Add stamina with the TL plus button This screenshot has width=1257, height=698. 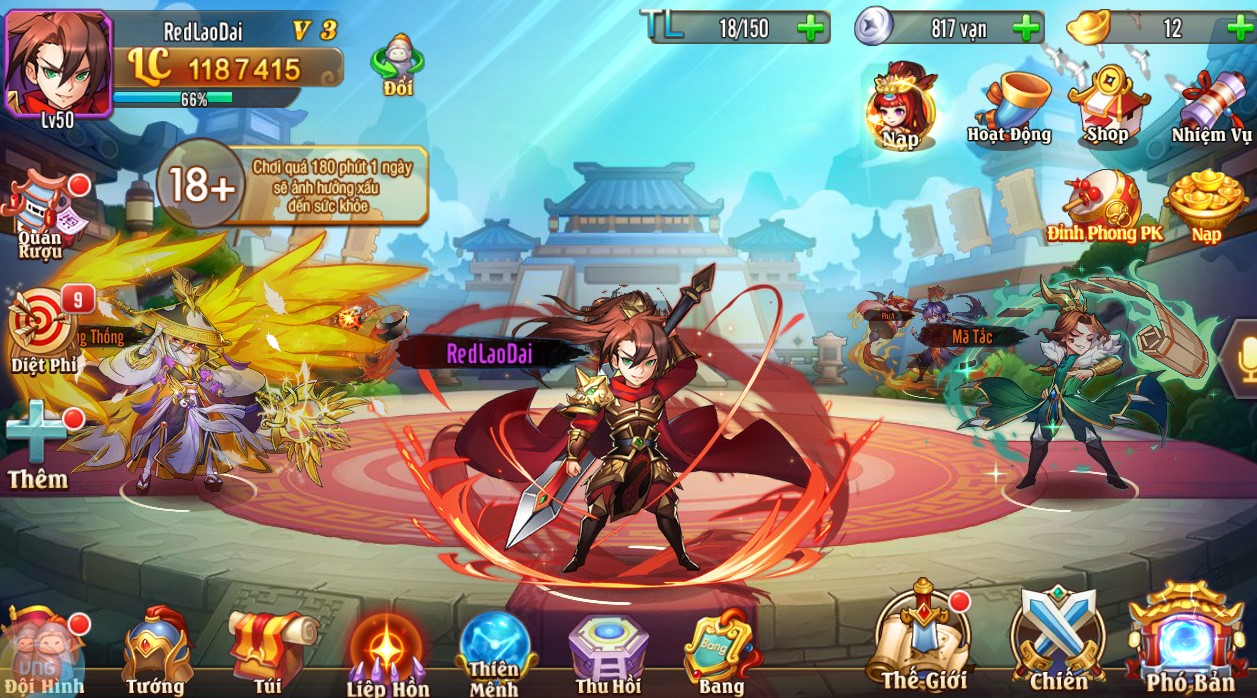point(811,28)
